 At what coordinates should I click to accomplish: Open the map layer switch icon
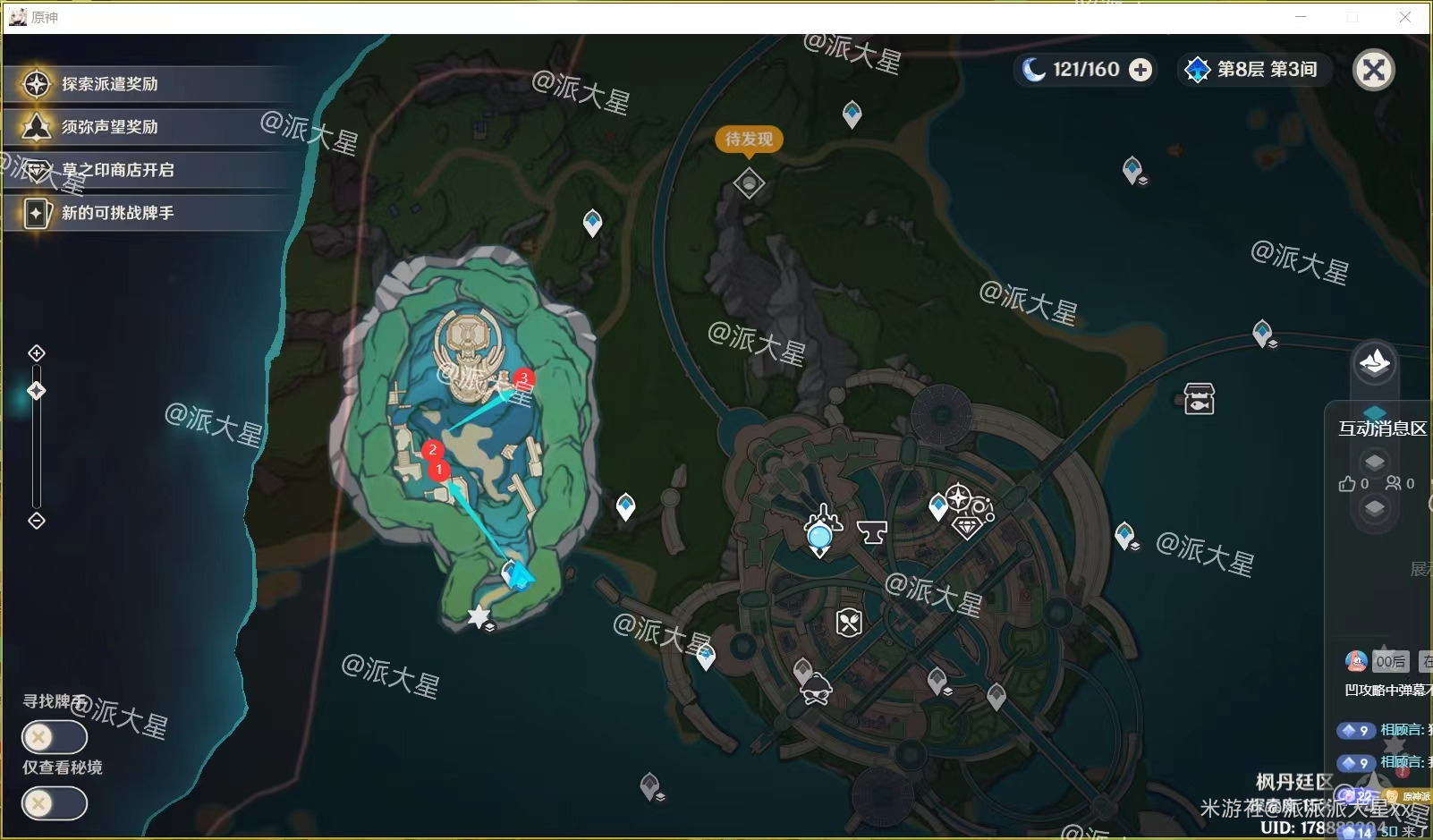pyautogui.click(x=1375, y=362)
